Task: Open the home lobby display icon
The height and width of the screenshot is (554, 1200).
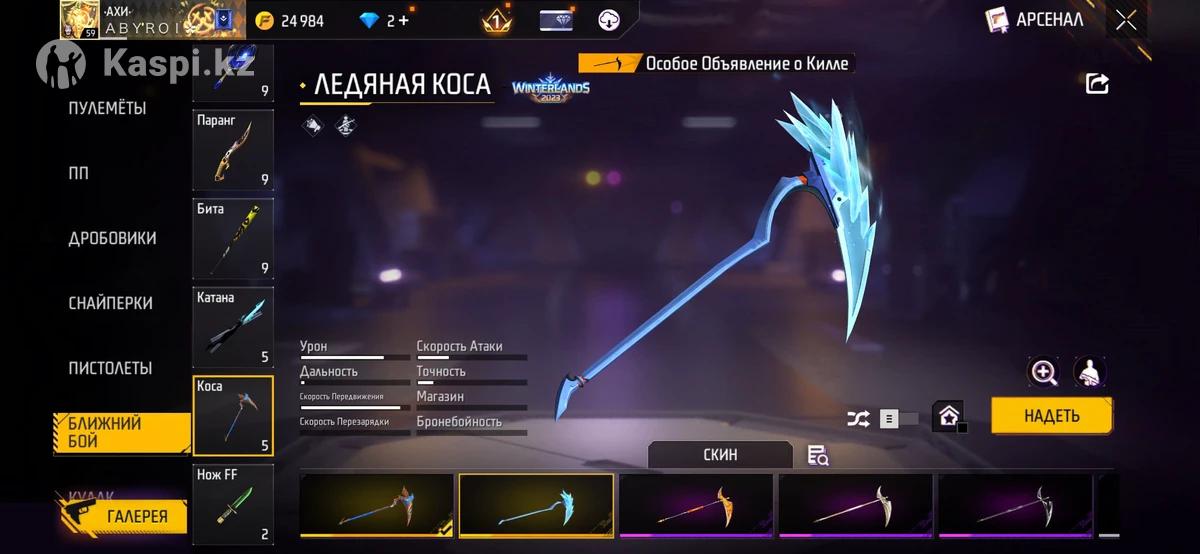Action: 948,417
